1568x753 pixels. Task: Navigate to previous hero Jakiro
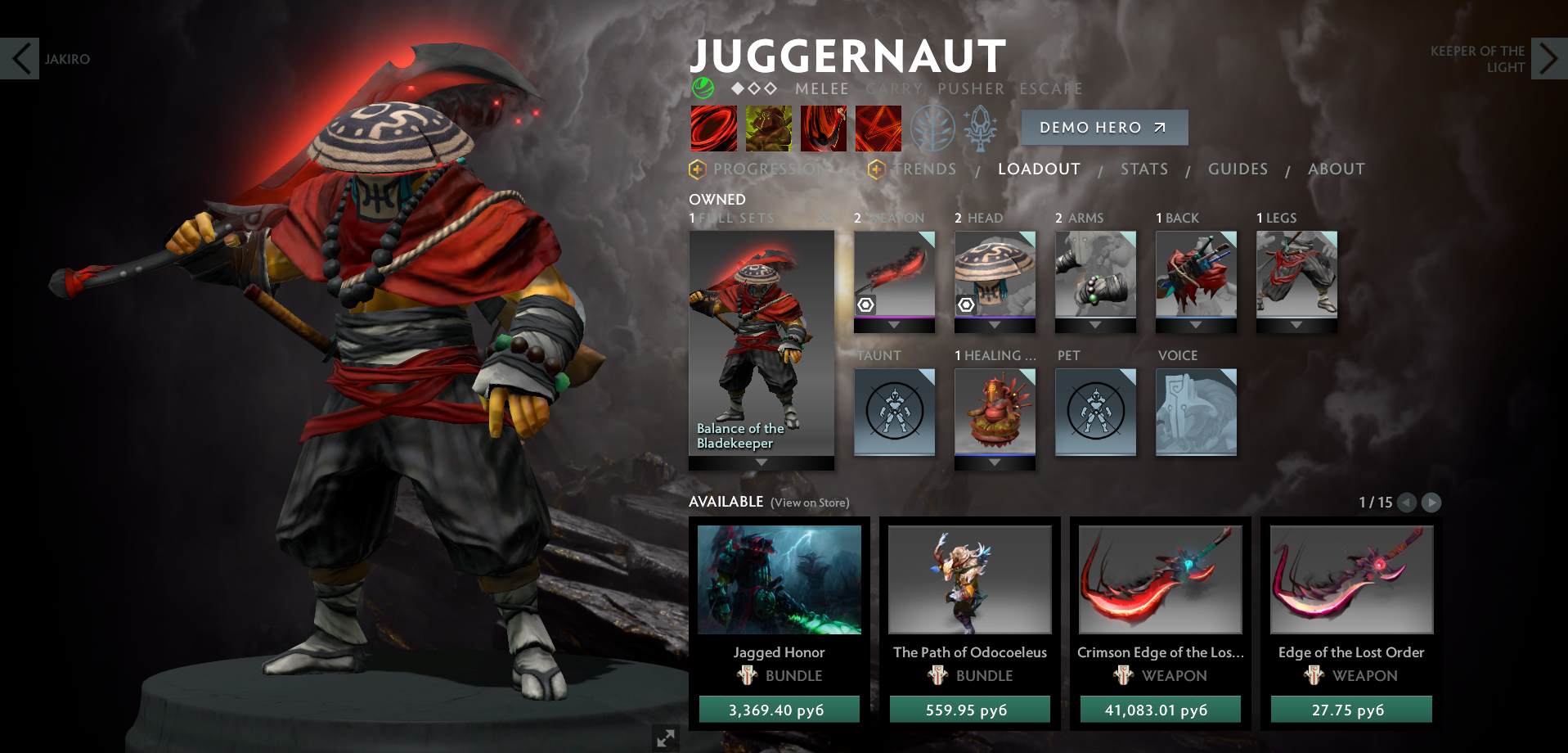(x=20, y=59)
